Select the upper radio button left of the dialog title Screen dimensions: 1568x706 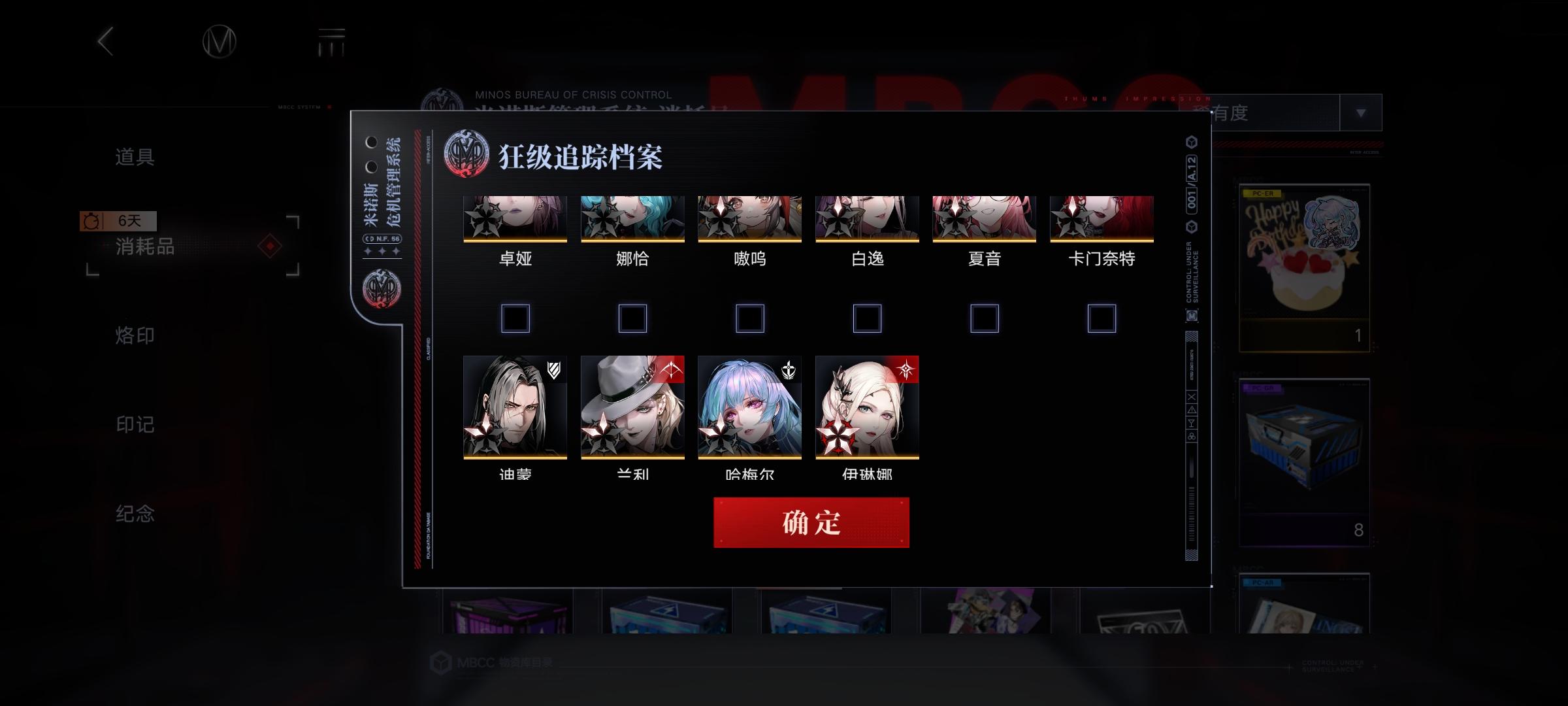[x=371, y=141]
